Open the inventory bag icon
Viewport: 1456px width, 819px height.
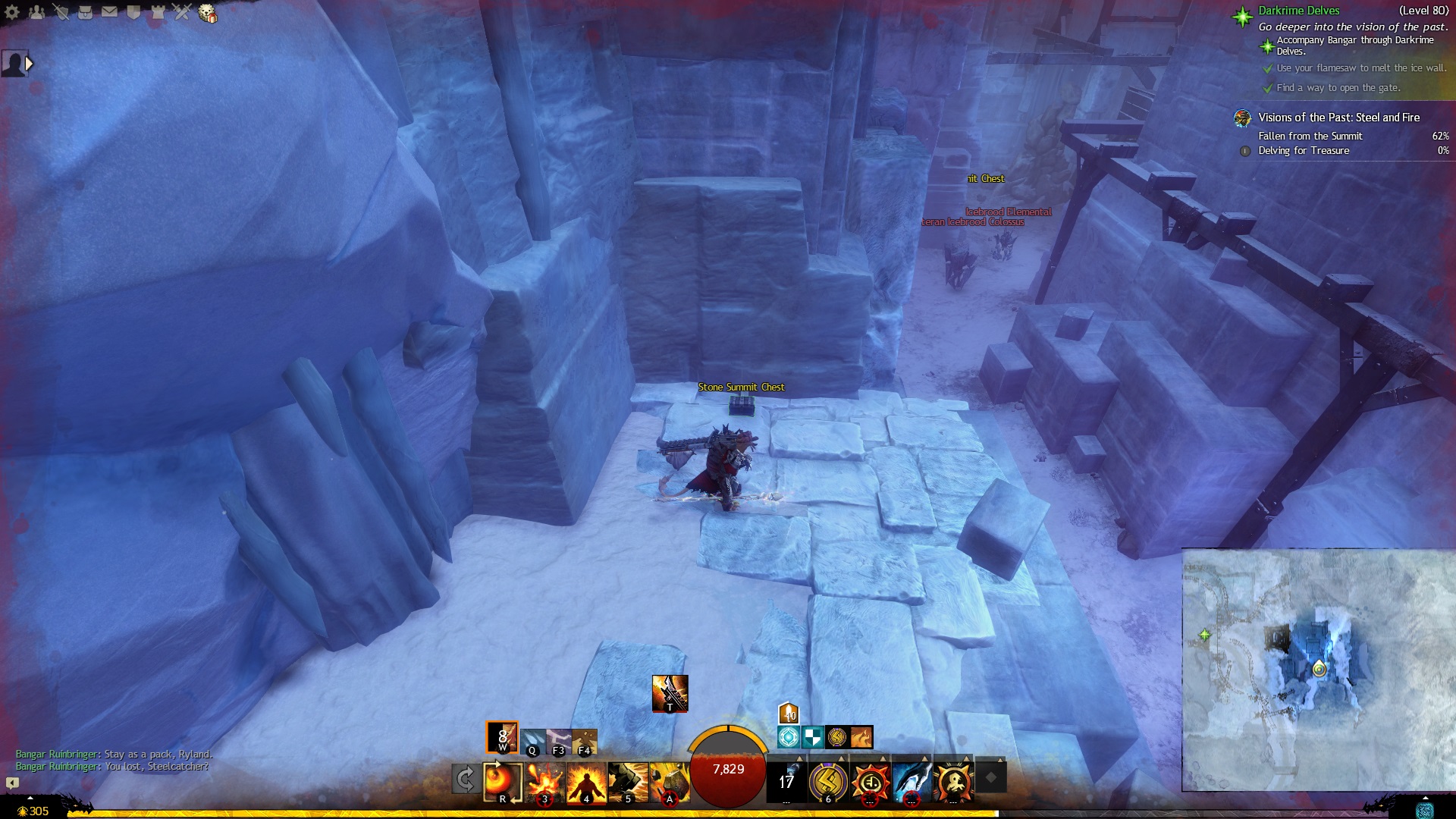pos(85,12)
